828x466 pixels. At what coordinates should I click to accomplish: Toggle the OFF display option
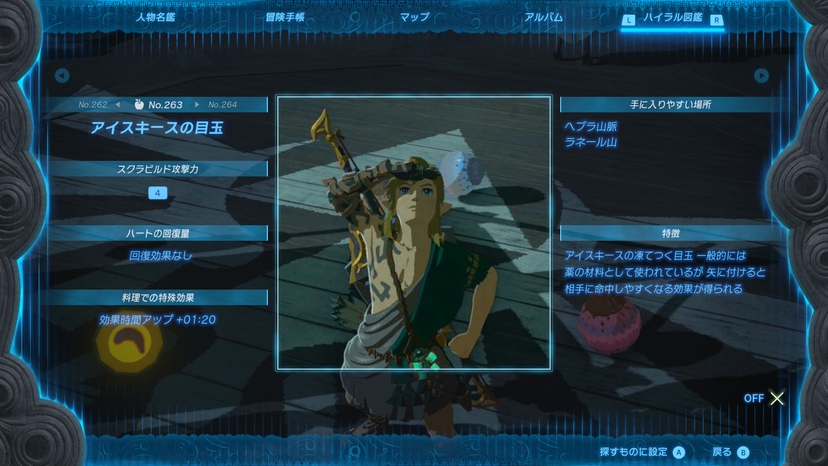[765, 398]
